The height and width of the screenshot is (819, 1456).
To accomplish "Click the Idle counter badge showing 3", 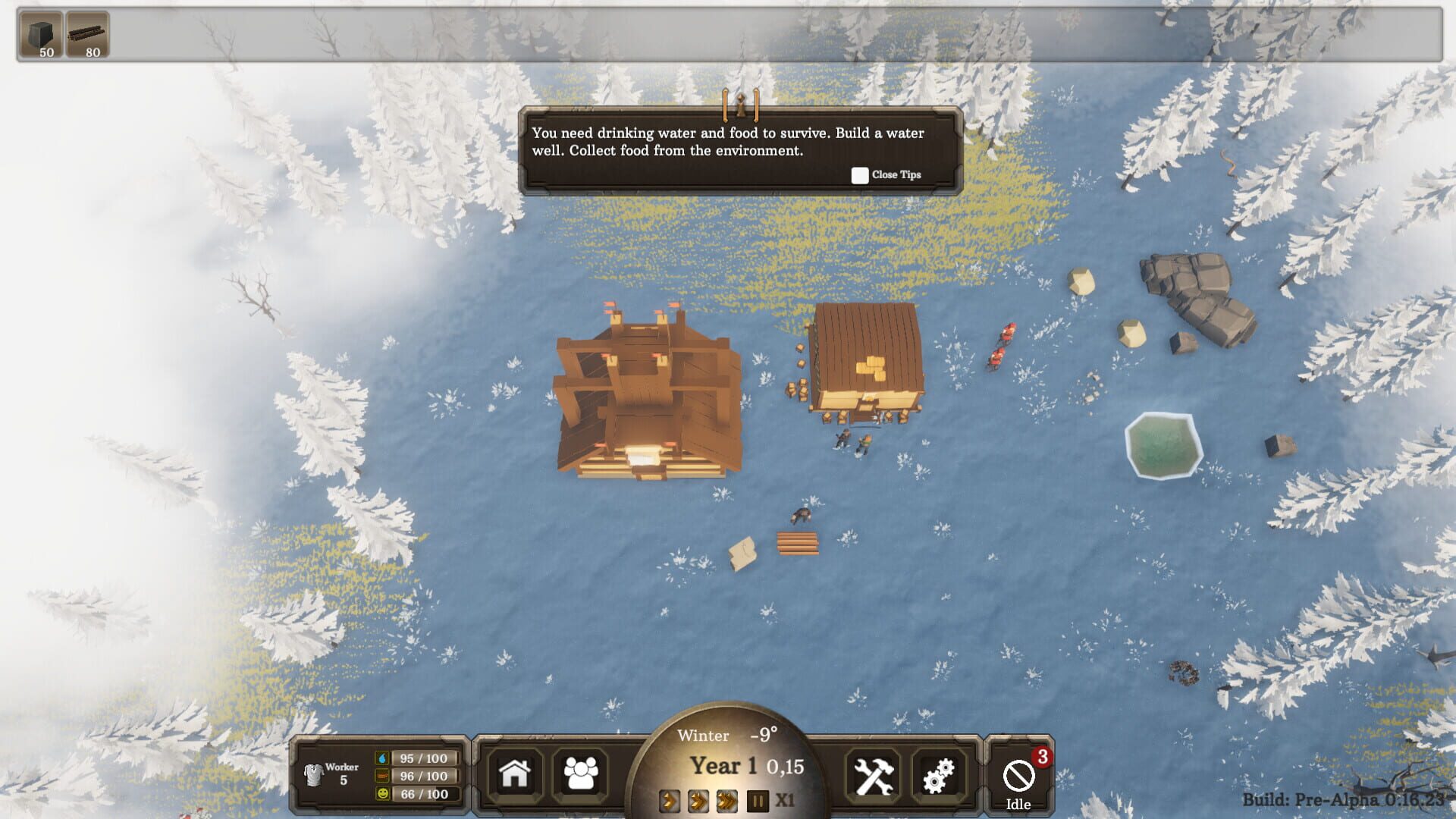I will (1043, 755).
